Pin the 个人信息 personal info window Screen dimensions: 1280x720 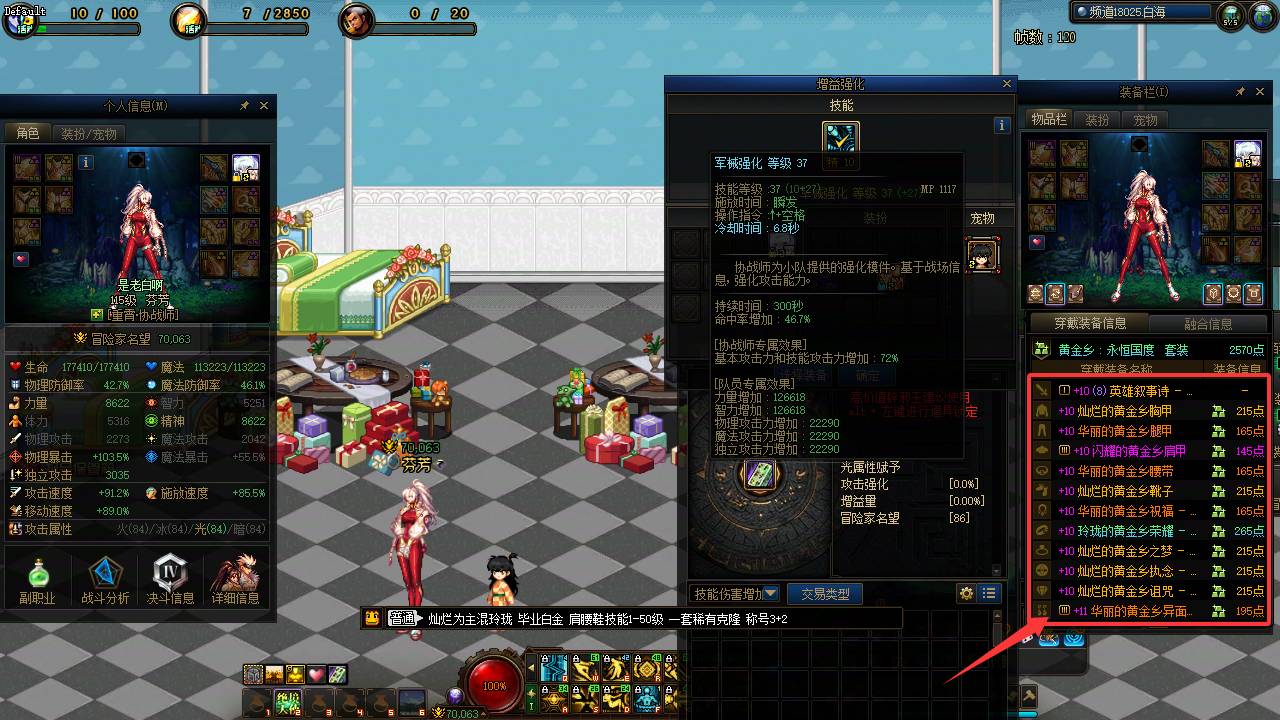click(244, 104)
